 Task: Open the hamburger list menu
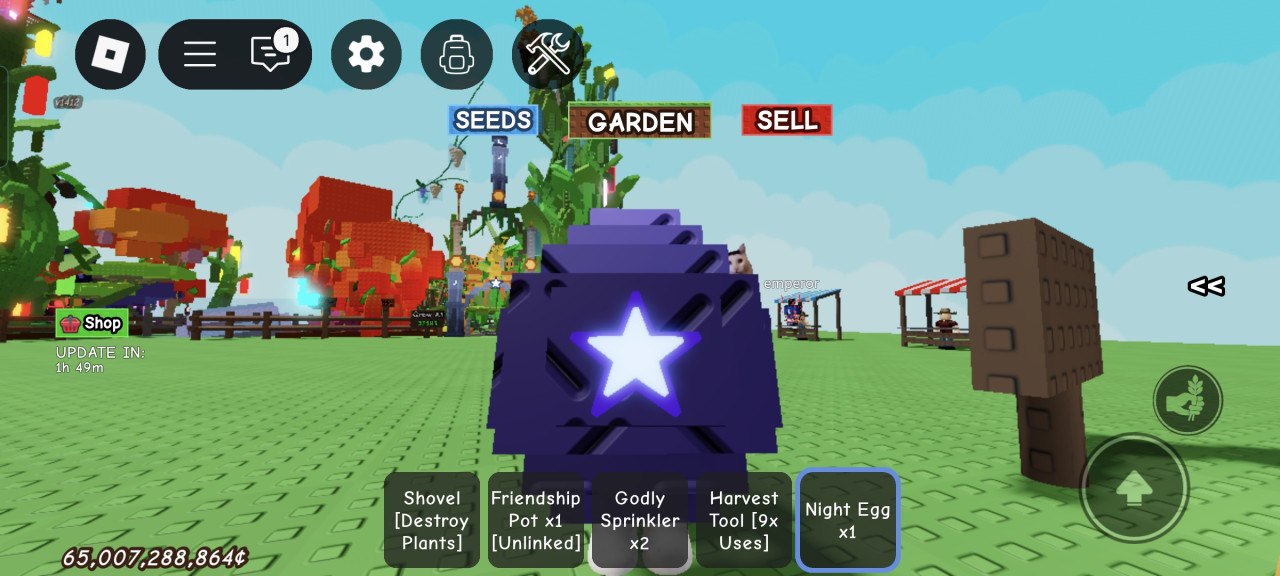point(200,54)
